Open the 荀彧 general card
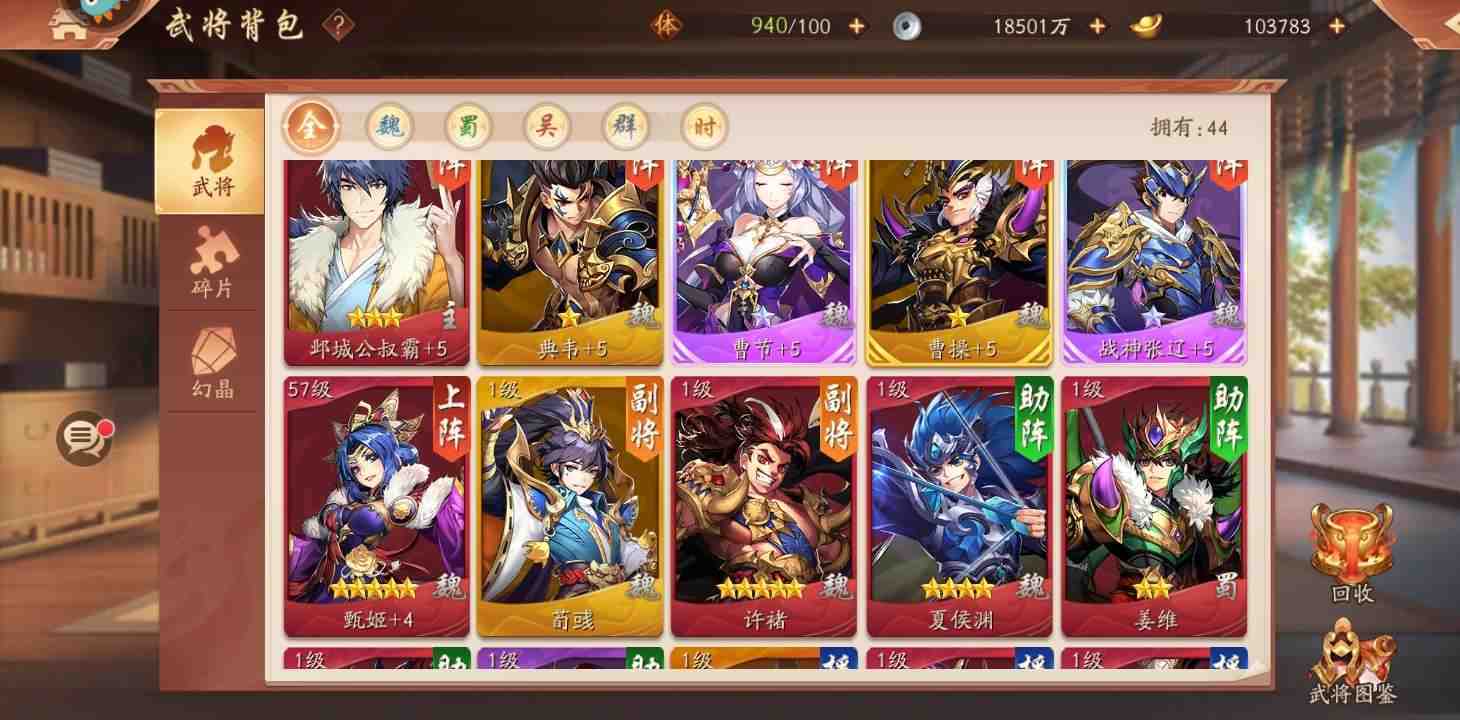Screen dimensions: 1460x720 [570, 500]
